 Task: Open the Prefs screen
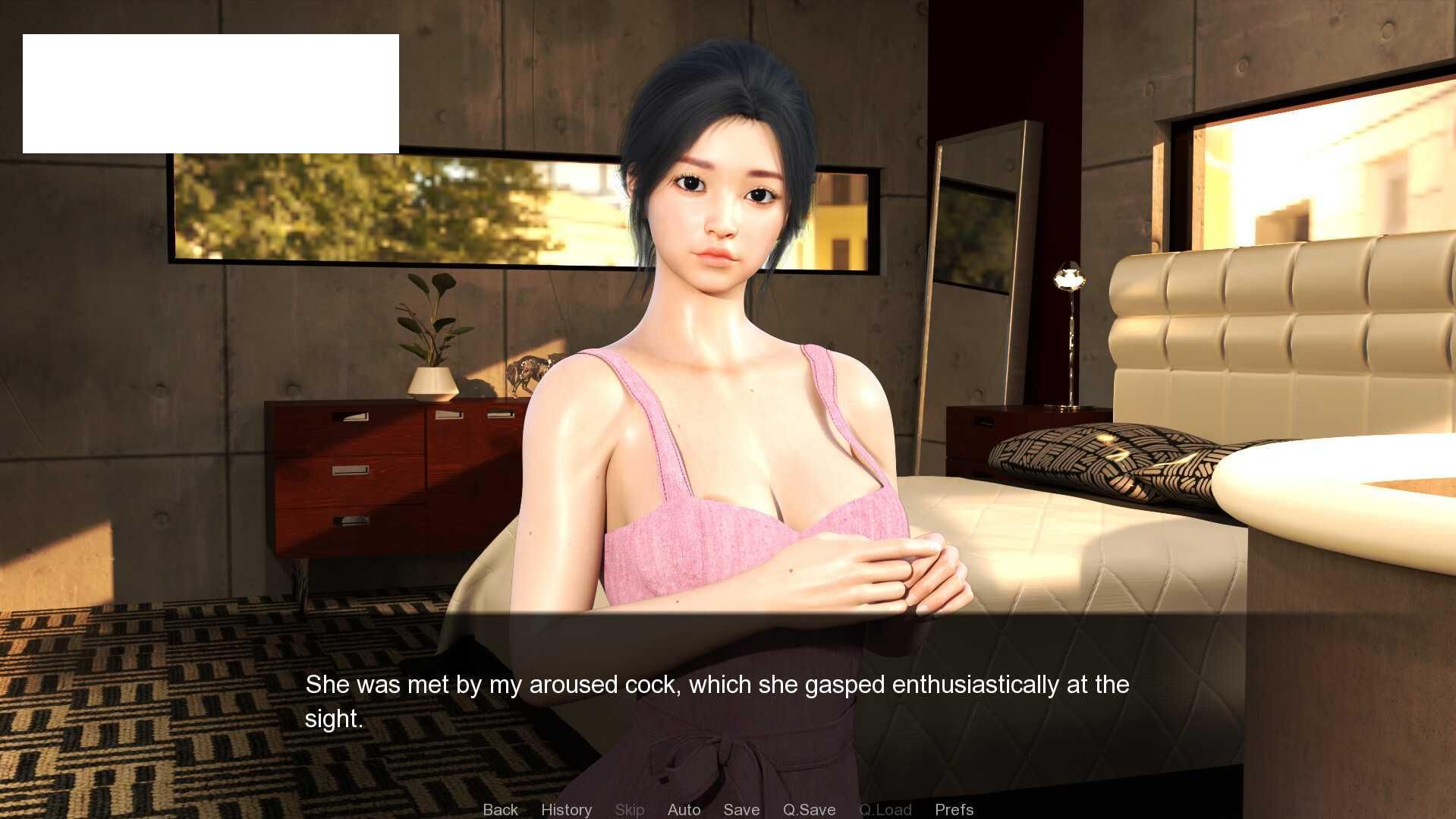[954, 809]
